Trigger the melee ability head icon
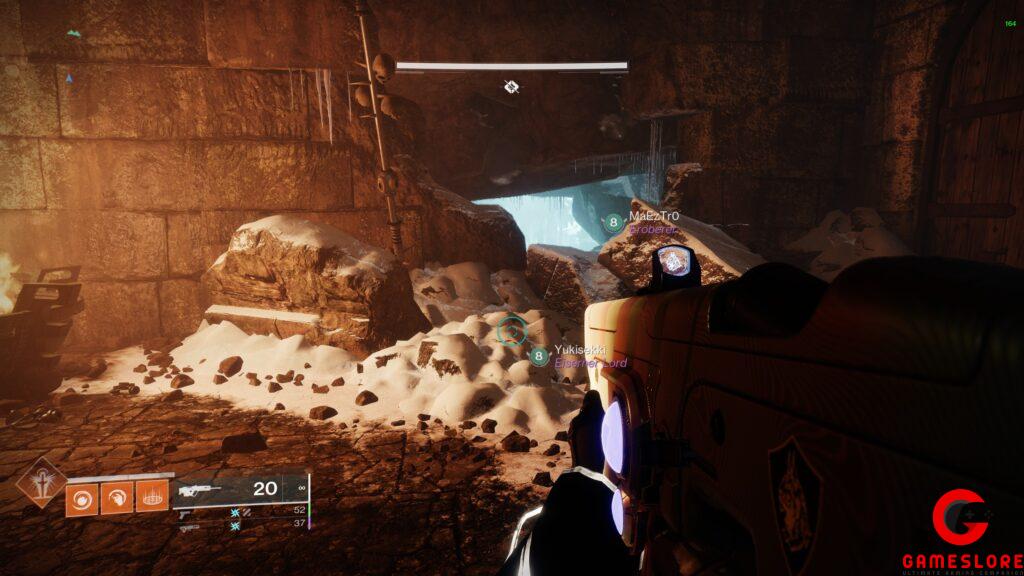This screenshot has height=576, width=1024. (116, 498)
